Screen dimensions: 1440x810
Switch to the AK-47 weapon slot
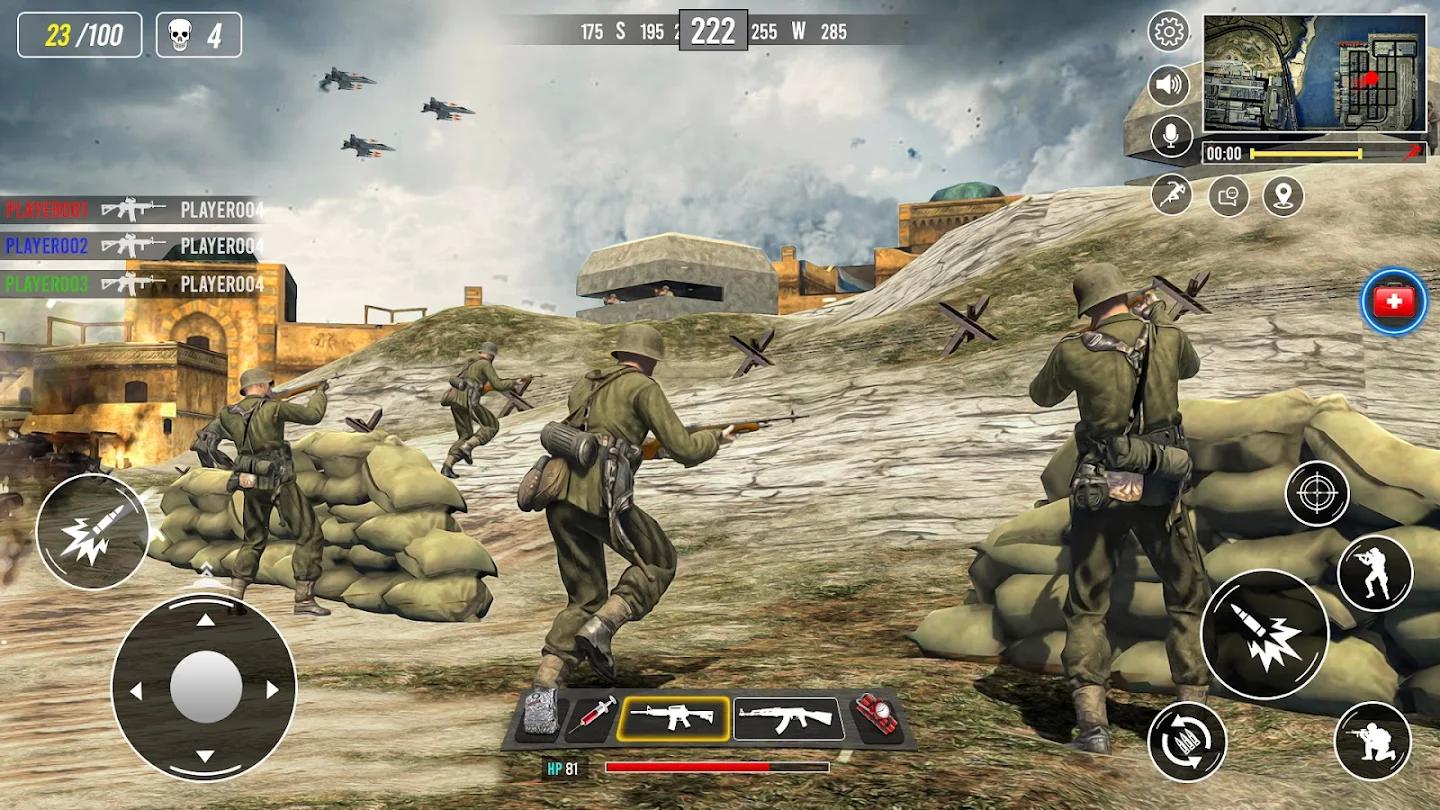(x=788, y=718)
